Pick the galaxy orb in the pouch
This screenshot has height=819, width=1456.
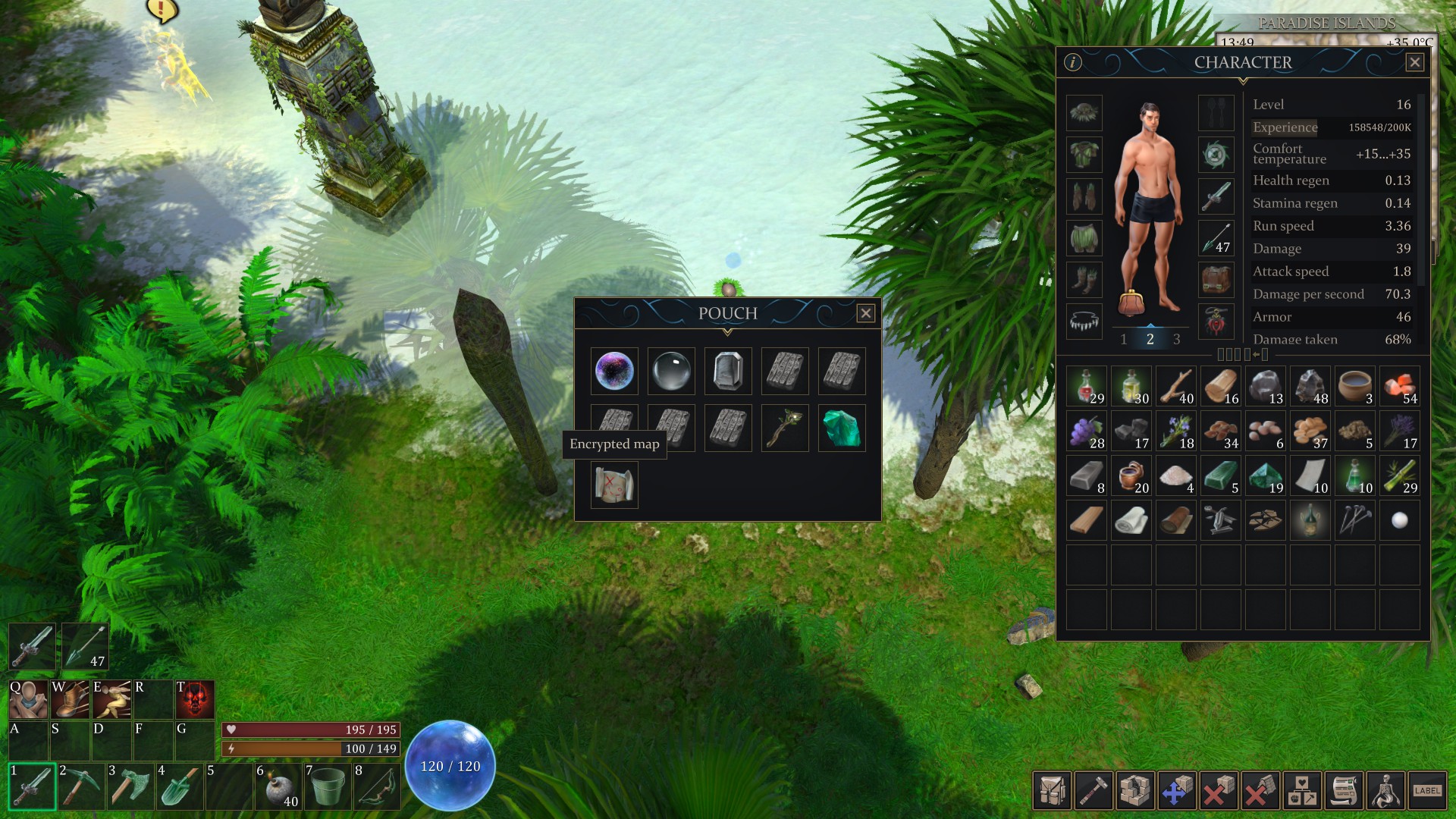(614, 372)
